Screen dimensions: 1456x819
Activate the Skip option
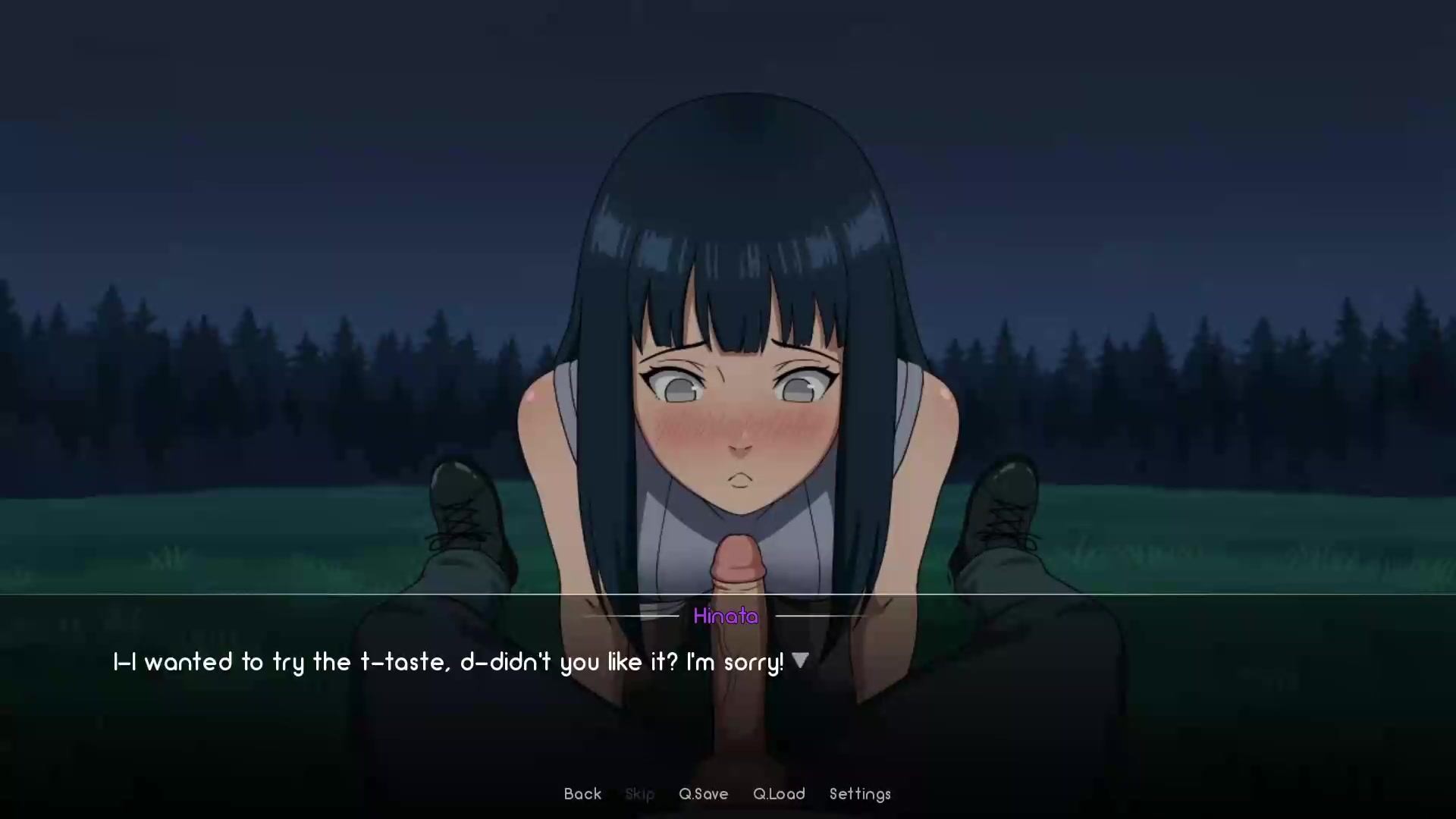pos(639,794)
